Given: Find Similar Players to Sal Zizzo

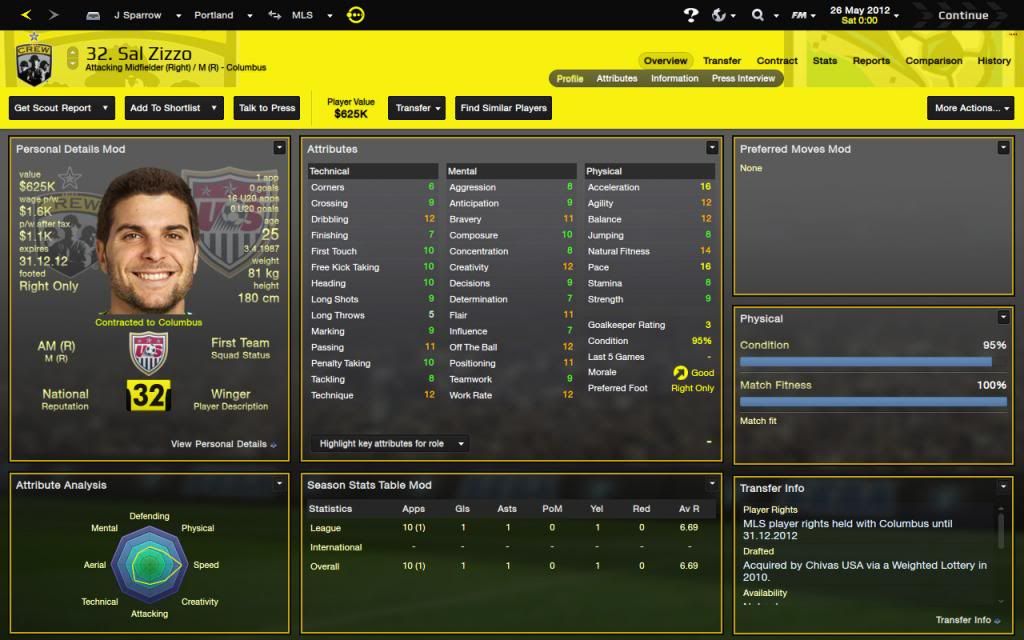Looking at the screenshot, I should click(503, 108).
